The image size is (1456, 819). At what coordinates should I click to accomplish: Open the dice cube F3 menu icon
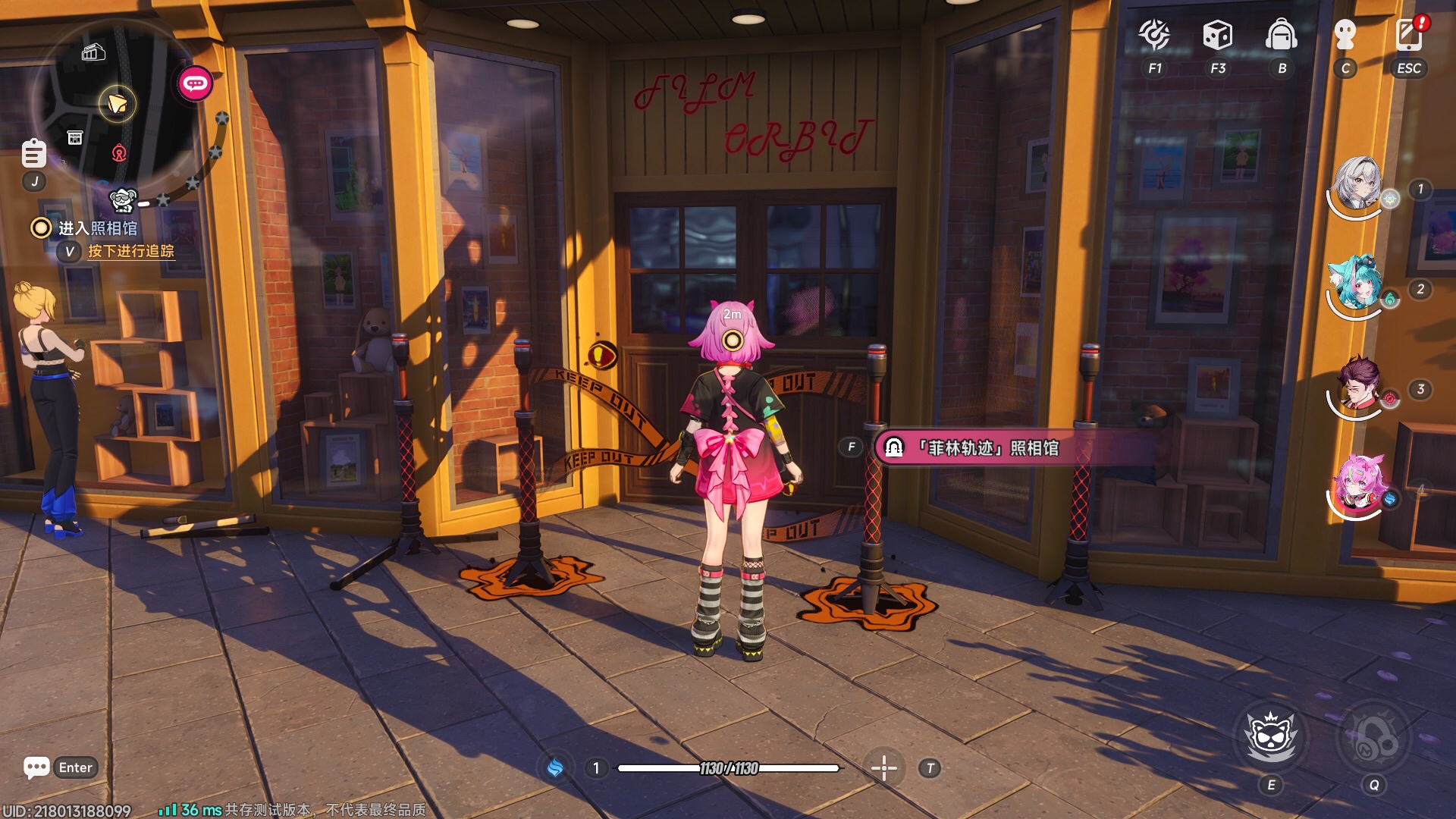pos(1217,36)
